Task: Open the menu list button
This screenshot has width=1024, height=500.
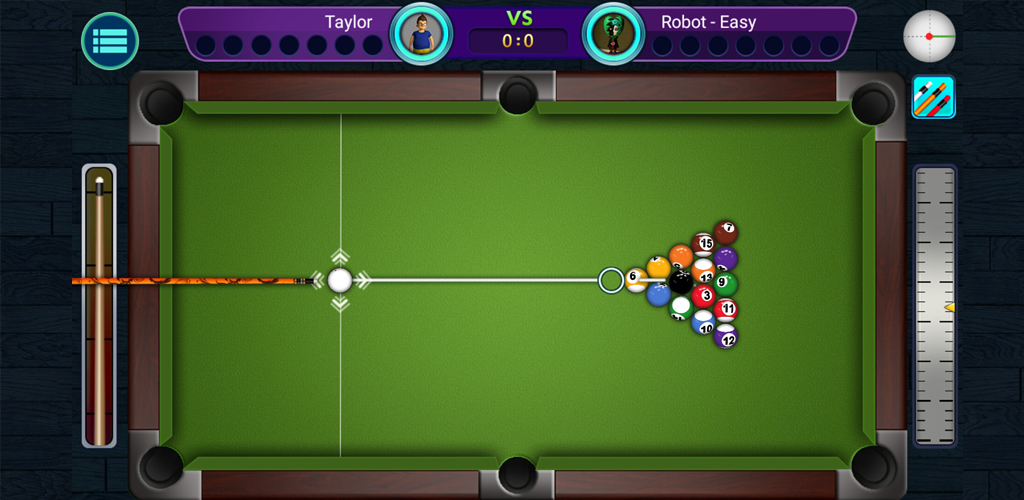Action: (x=110, y=41)
